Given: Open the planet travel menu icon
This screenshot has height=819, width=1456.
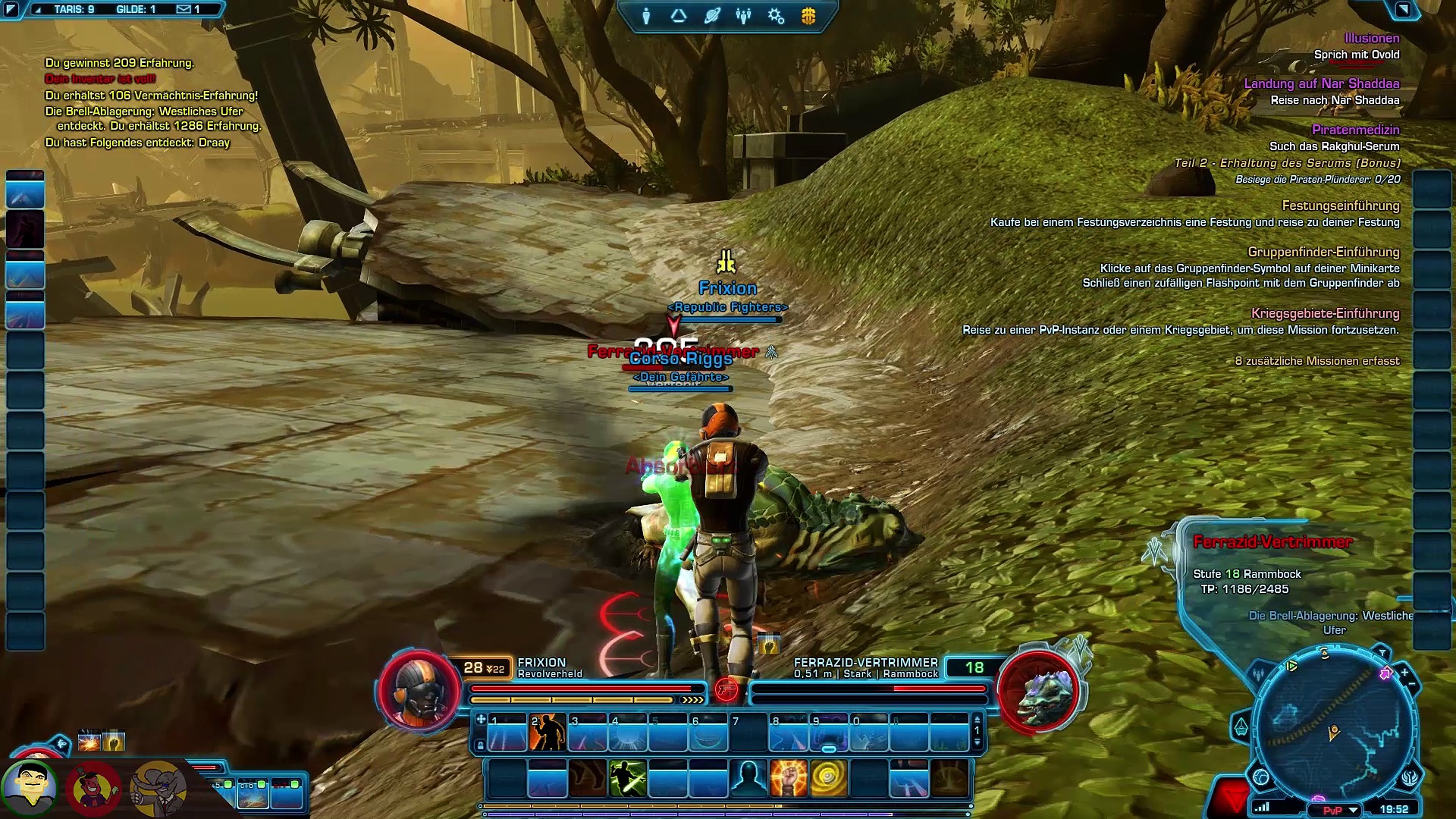Looking at the screenshot, I should 711,16.
